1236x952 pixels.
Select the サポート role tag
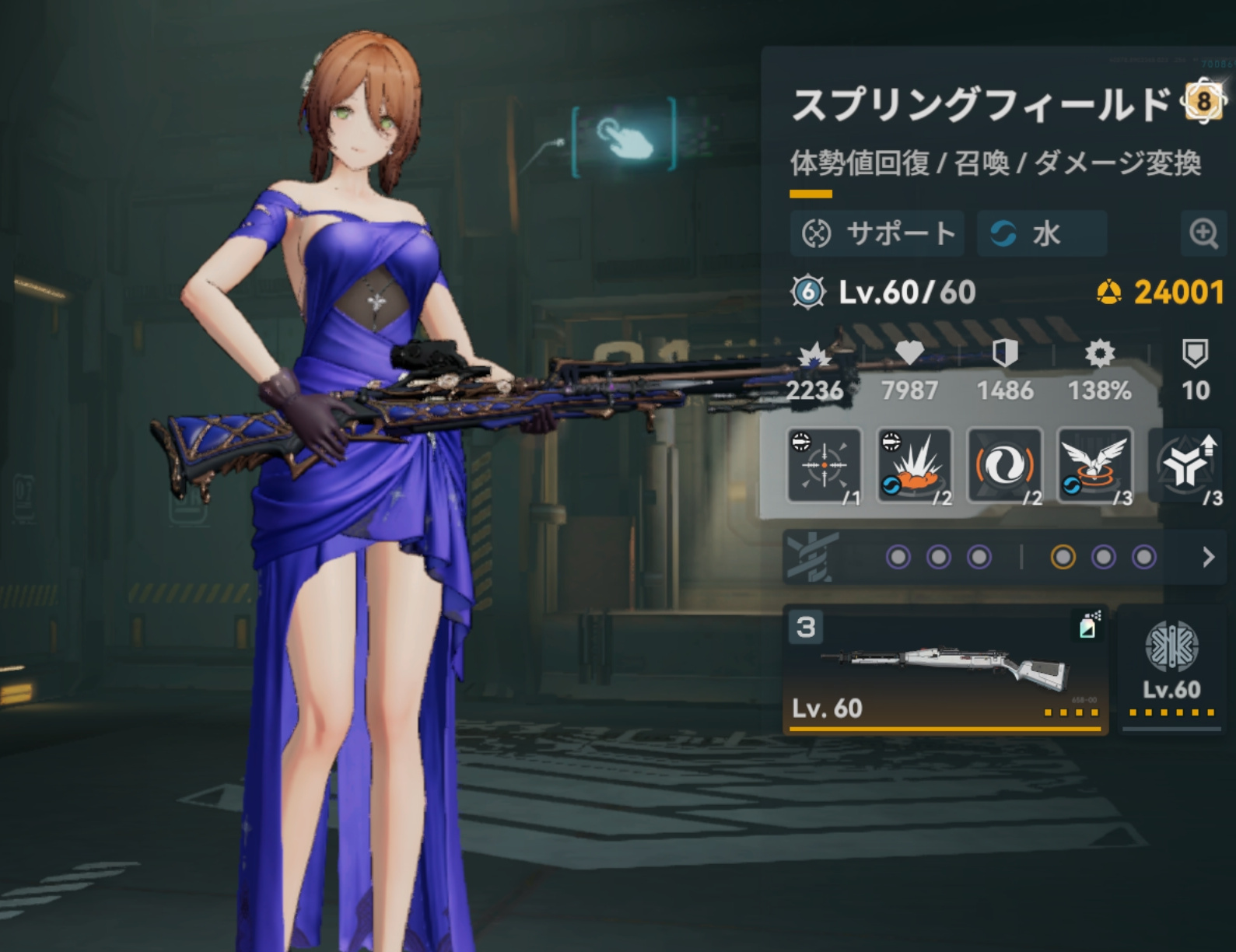point(877,233)
